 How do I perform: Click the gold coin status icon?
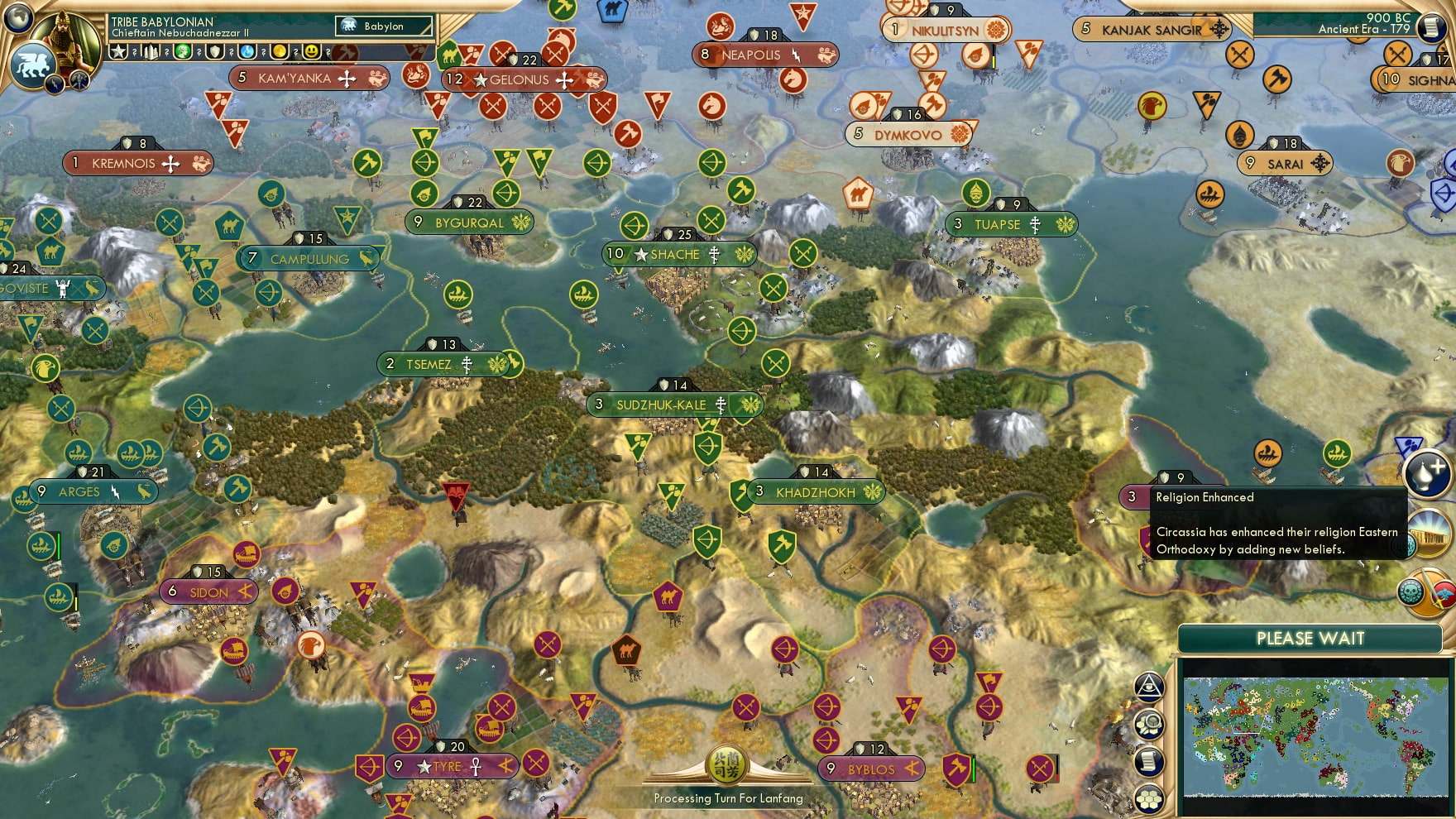pyautogui.click(x=280, y=51)
